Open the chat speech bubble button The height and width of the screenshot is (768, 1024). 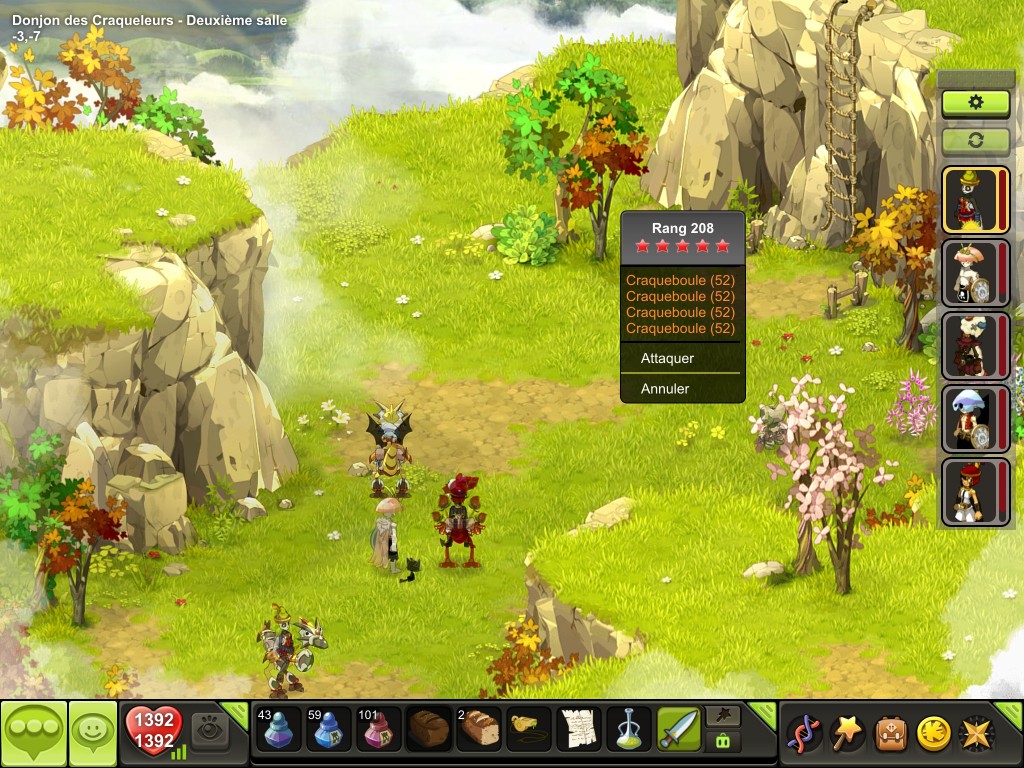tap(34, 734)
